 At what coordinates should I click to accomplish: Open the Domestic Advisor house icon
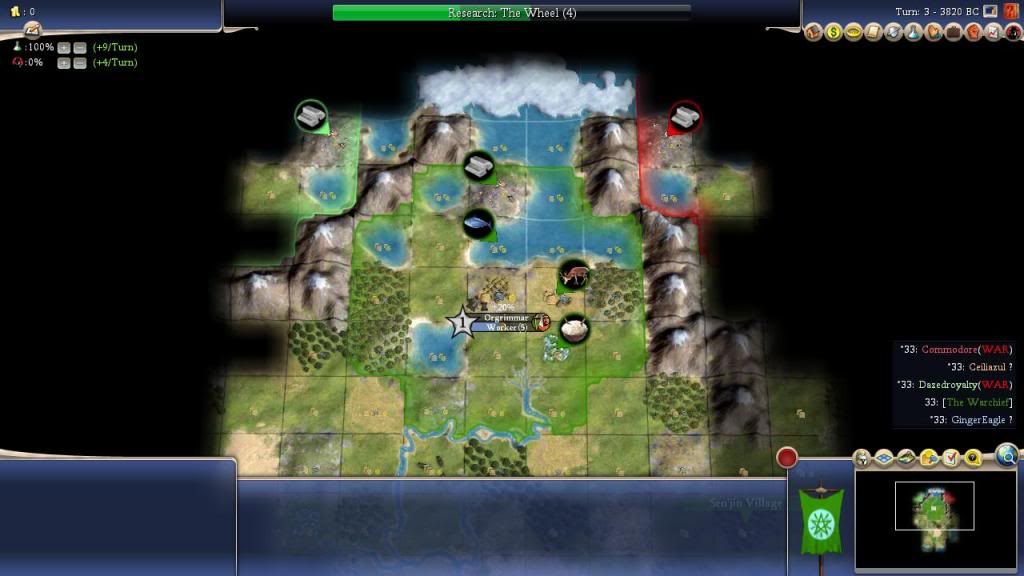[814, 32]
